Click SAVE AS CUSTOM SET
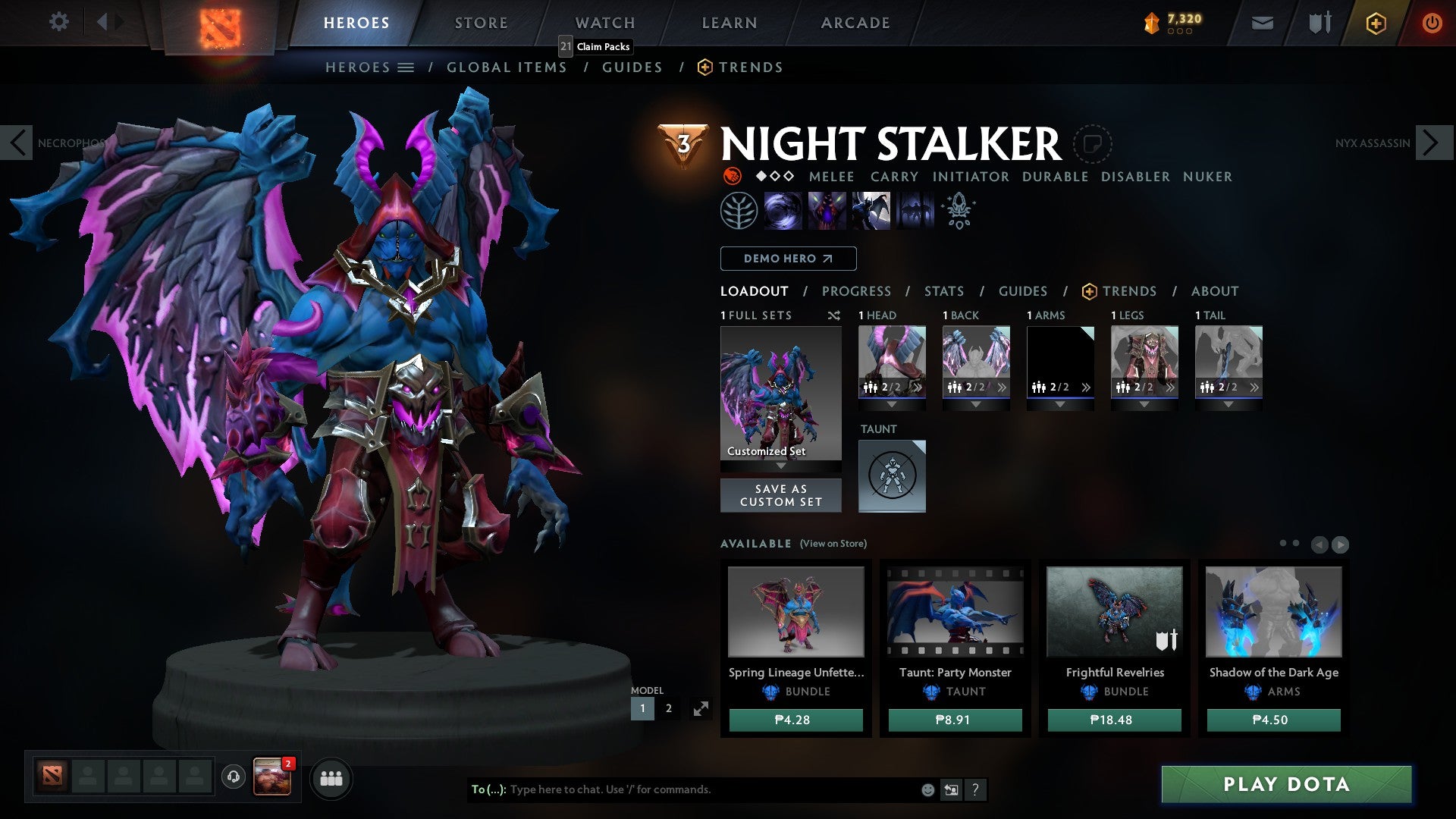 click(780, 494)
